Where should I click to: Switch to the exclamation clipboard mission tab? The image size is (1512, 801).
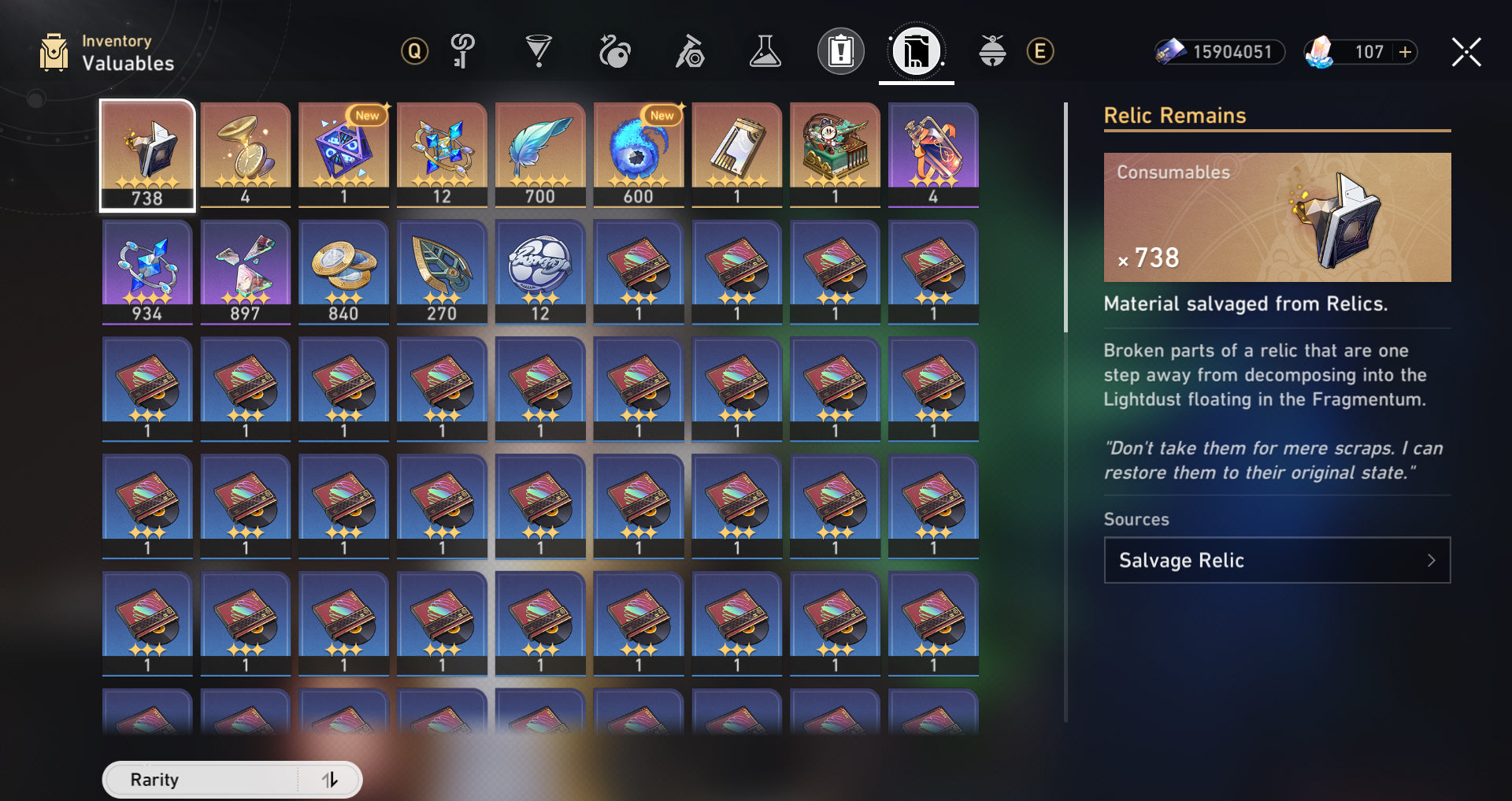(x=840, y=52)
